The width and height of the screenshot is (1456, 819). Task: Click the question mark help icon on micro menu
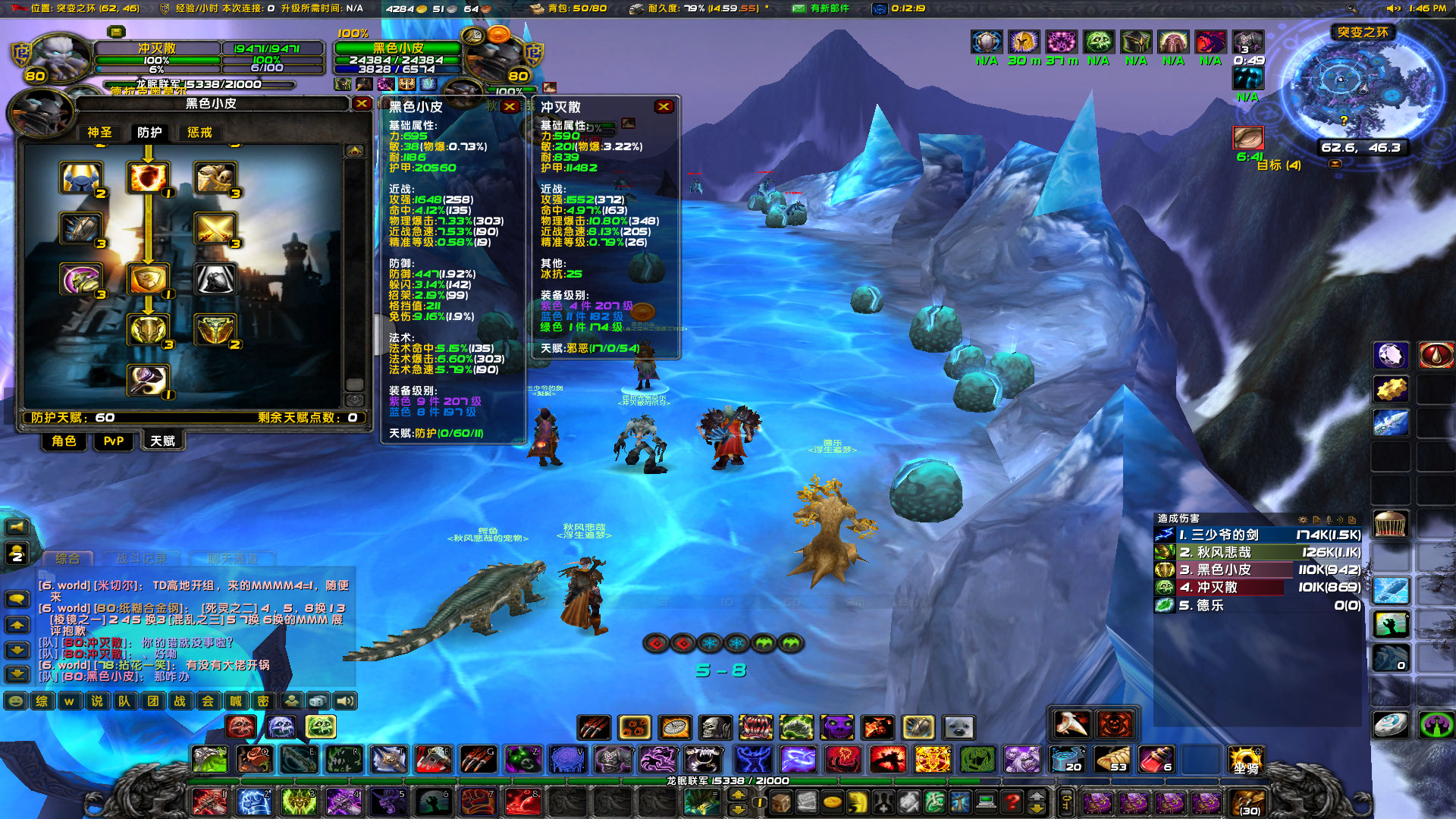coord(1012,802)
